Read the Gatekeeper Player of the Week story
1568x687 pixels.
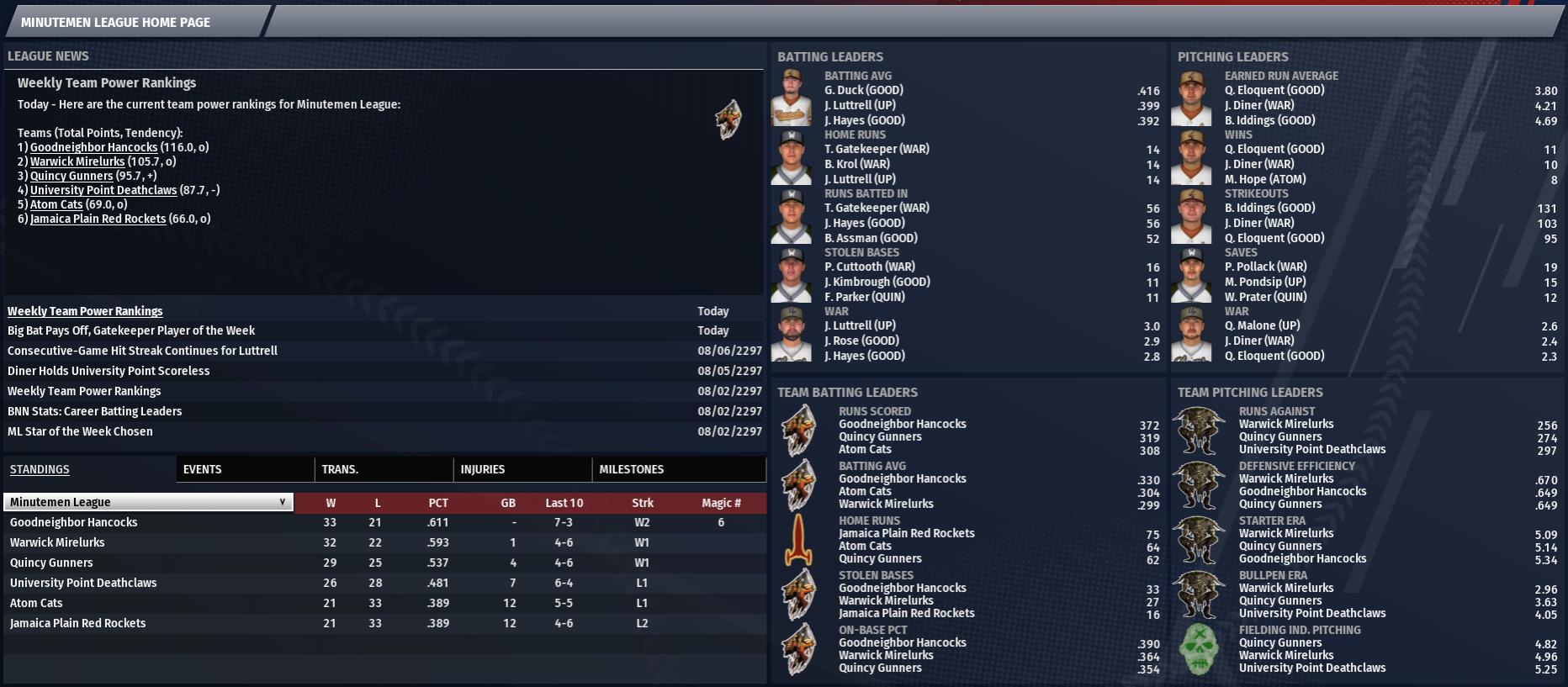(131, 330)
